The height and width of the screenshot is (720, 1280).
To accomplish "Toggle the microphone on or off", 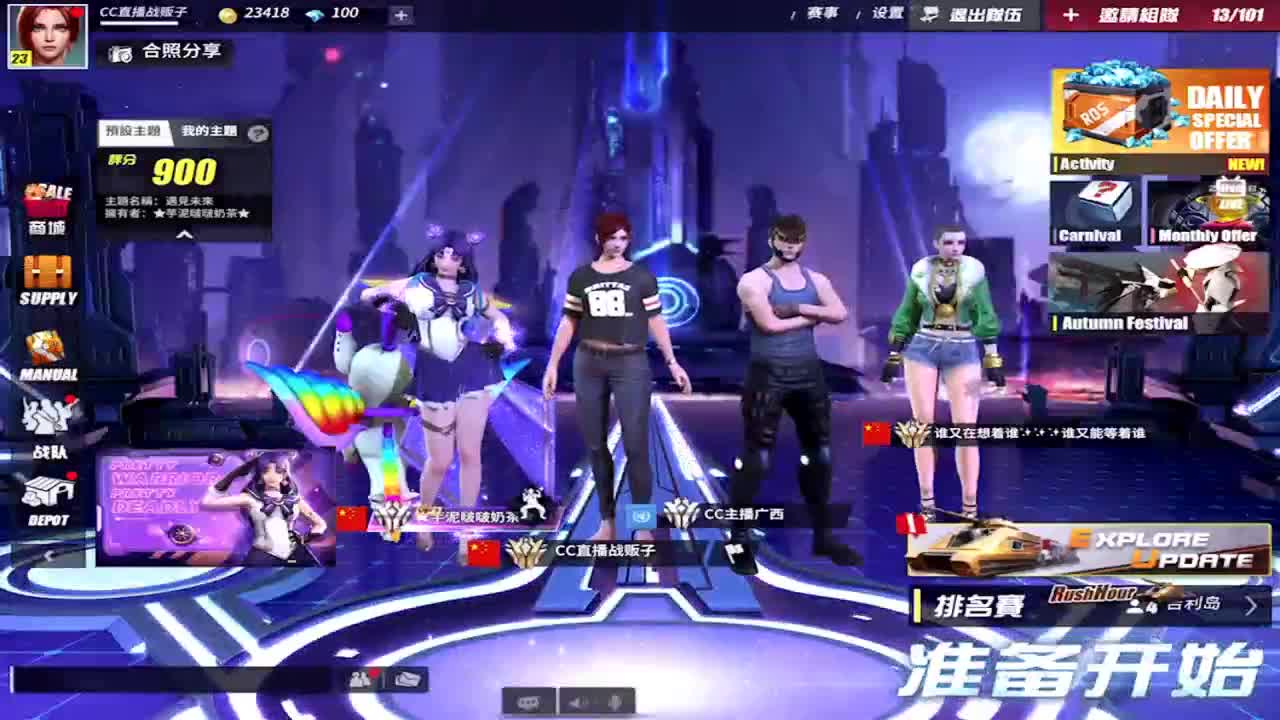I will 616,704.
